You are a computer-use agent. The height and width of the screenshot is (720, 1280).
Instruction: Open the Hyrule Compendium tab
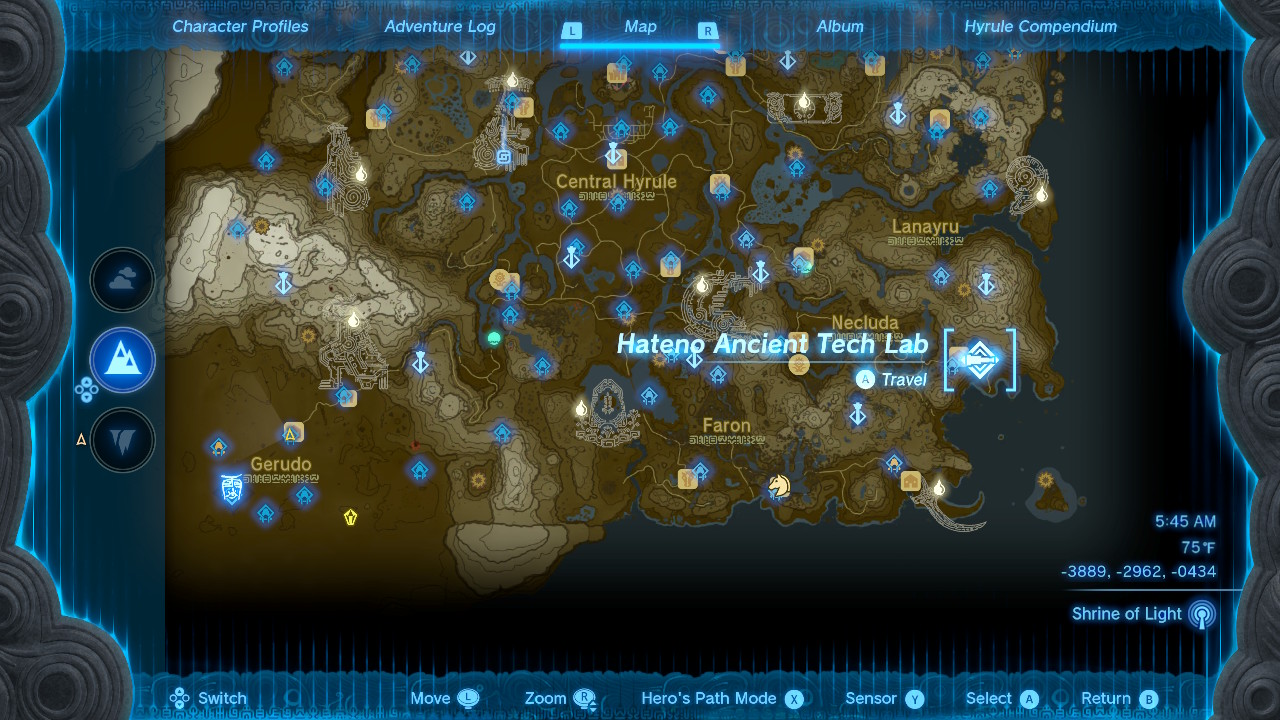(1042, 27)
